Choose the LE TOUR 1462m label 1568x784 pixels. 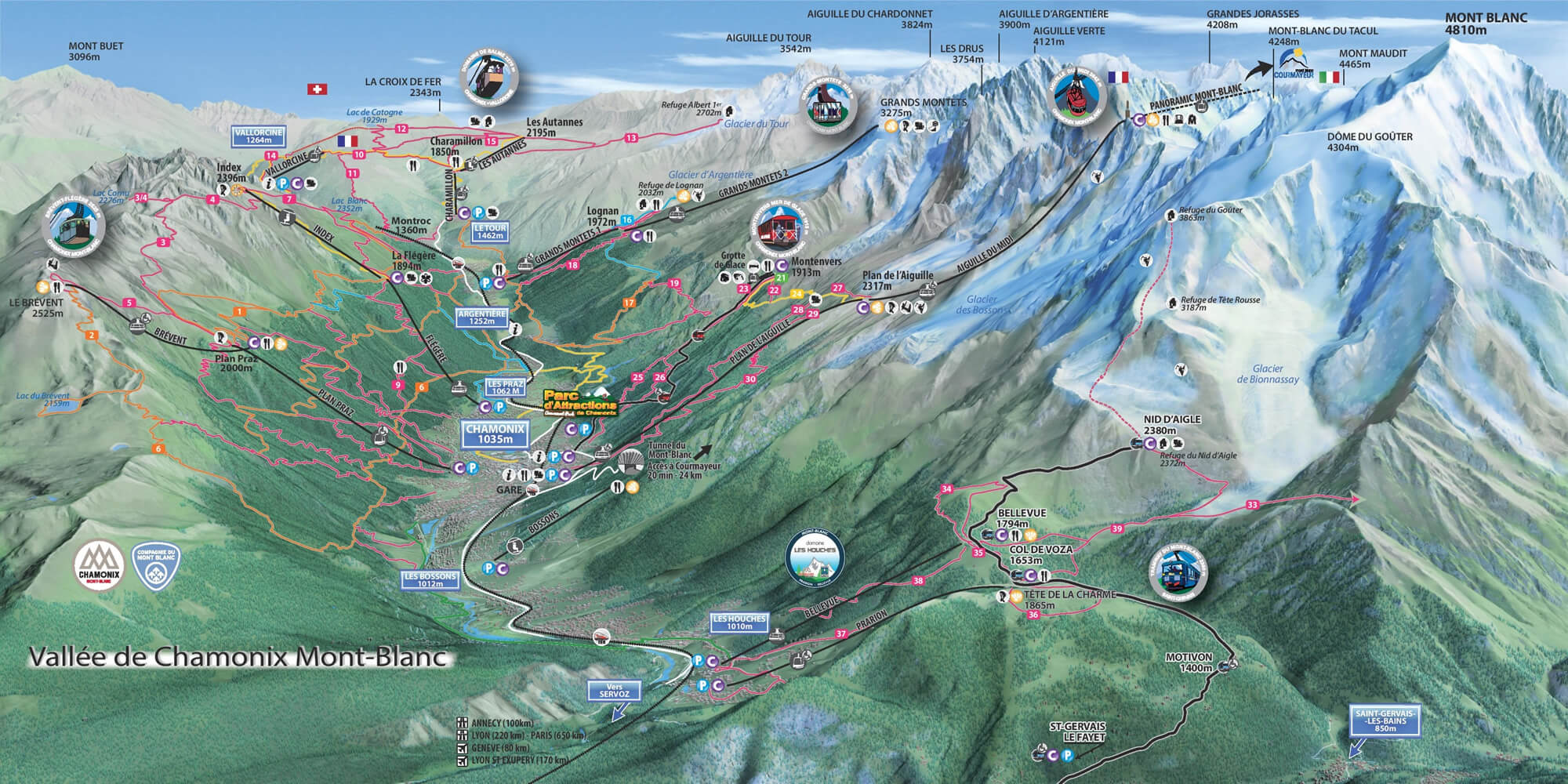point(487,230)
